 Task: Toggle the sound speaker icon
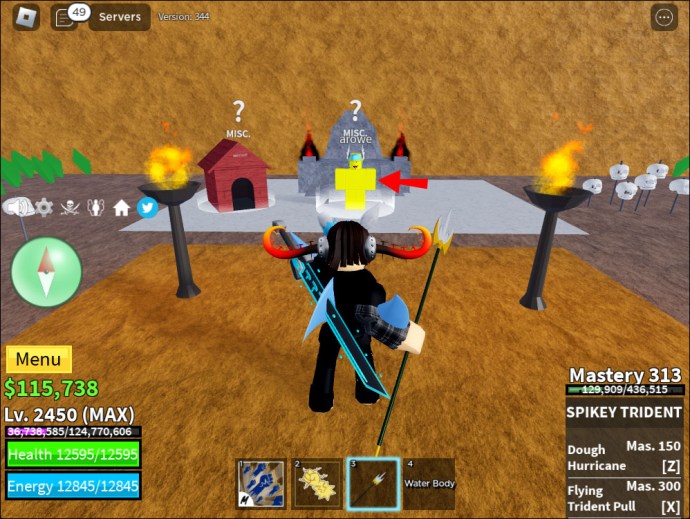(17, 207)
